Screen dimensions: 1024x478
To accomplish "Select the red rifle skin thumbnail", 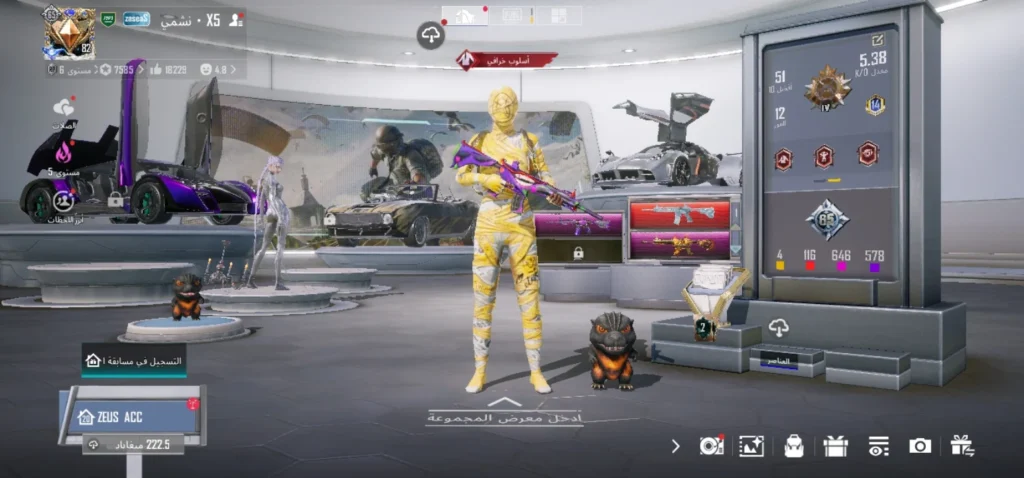I will (679, 213).
